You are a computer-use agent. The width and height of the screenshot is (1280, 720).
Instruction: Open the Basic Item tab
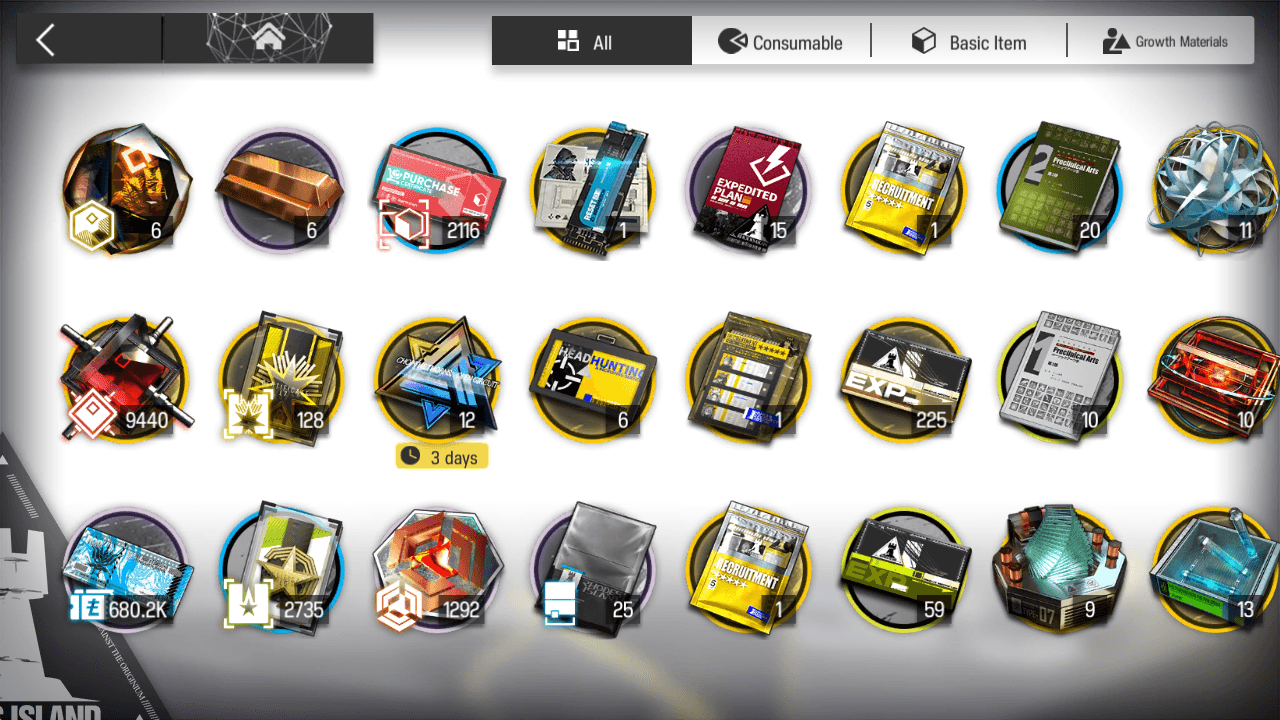pos(969,42)
